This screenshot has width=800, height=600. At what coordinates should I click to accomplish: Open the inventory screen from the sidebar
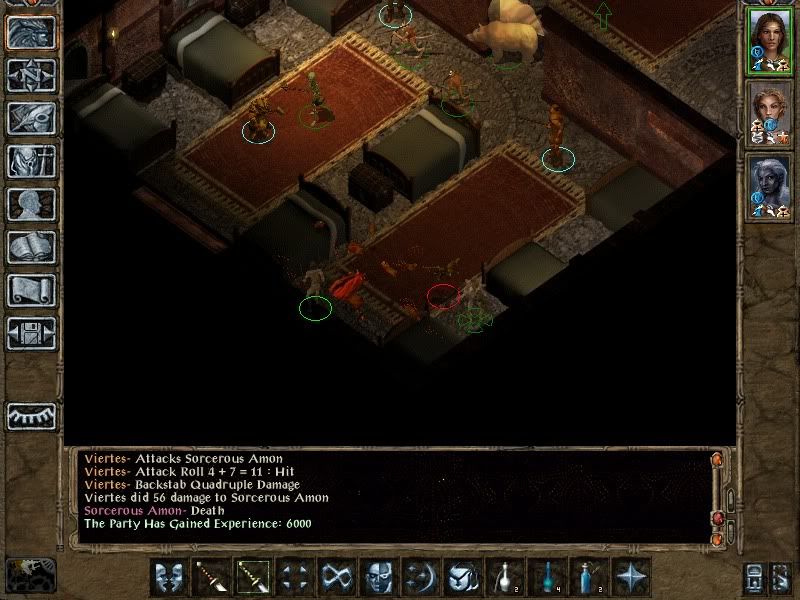click(x=31, y=162)
